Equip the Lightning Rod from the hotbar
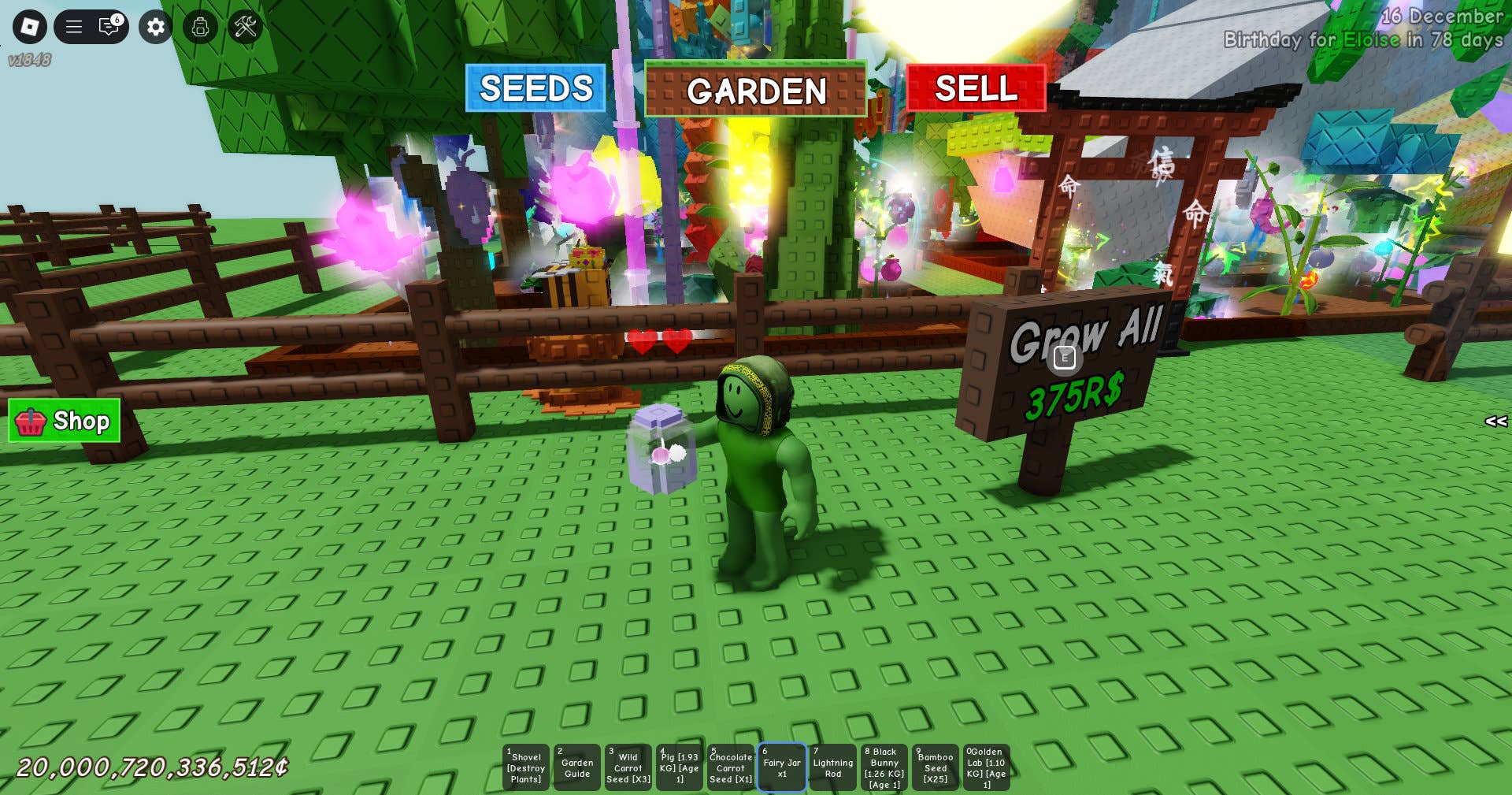Screen dimensions: 1512x795 [x=833, y=767]
